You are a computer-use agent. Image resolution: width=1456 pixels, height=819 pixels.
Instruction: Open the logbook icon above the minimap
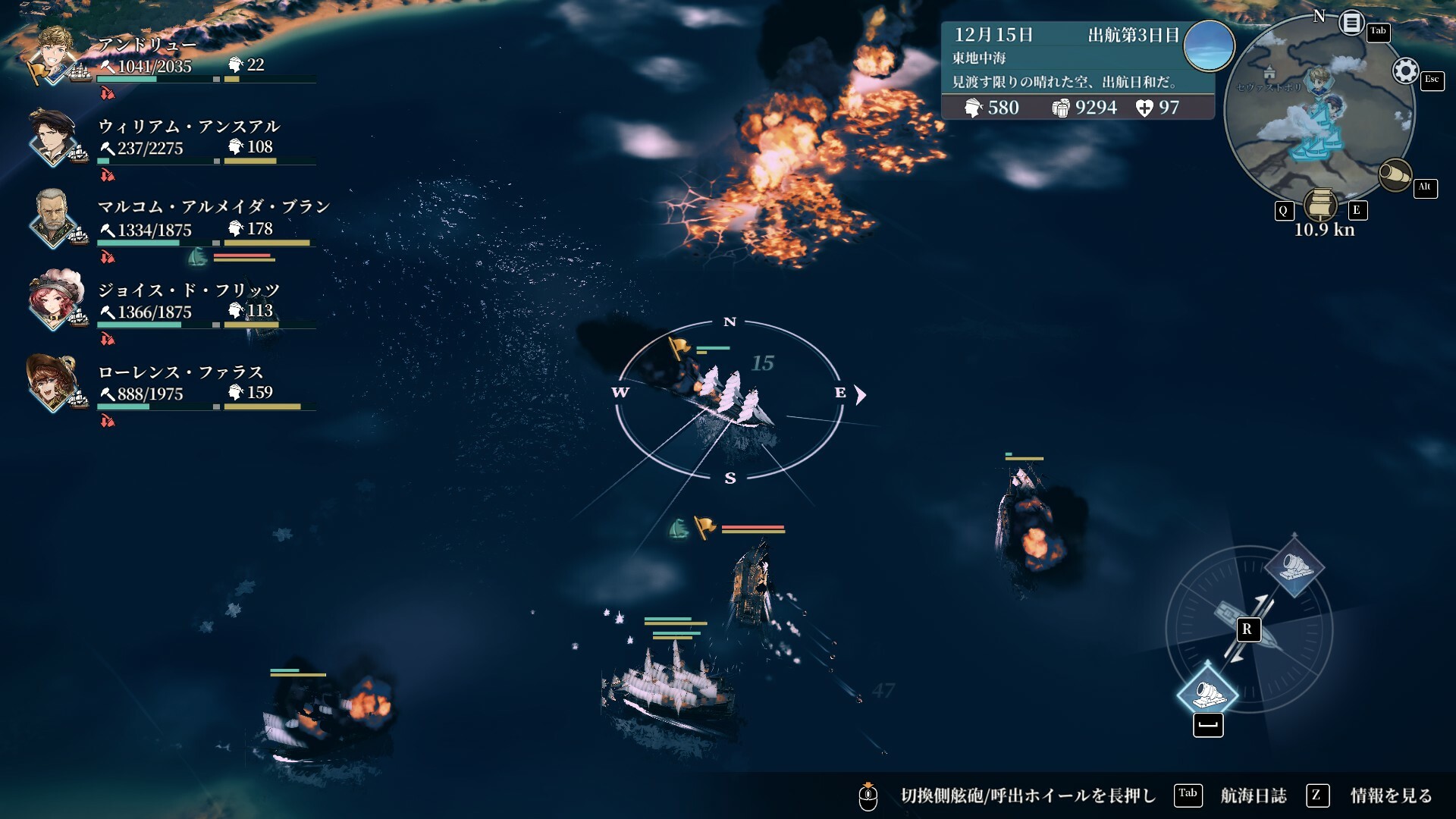tap(1350, 21)
